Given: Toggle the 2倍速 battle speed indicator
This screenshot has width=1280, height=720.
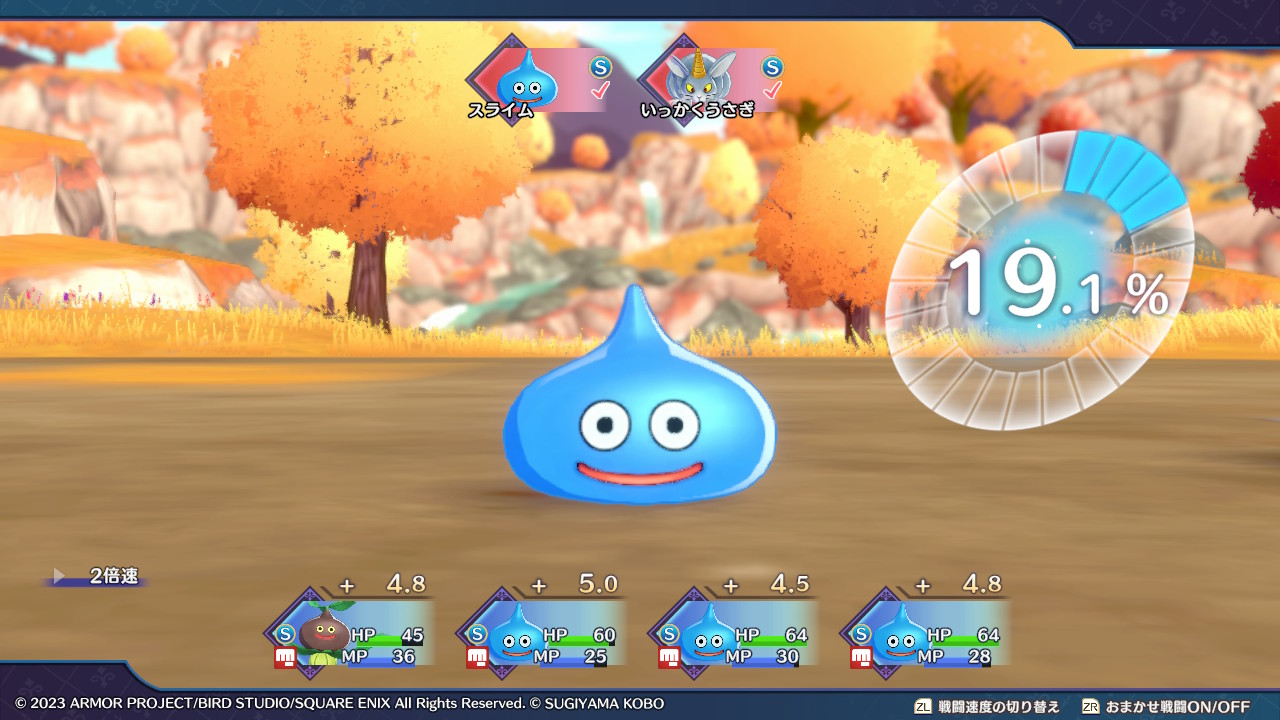Looking at the screenshot, I should [100, 577].
